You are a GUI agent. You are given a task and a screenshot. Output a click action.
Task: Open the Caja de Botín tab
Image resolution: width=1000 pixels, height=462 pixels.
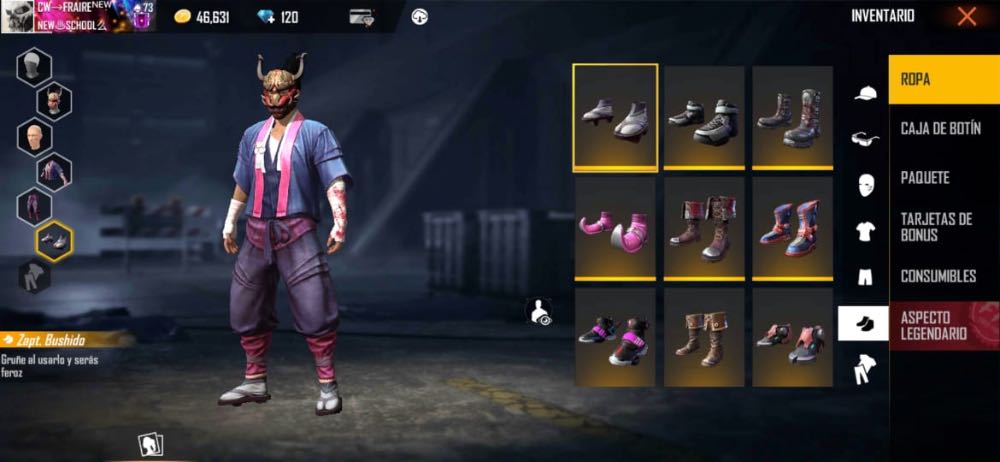tap(943, 129)
